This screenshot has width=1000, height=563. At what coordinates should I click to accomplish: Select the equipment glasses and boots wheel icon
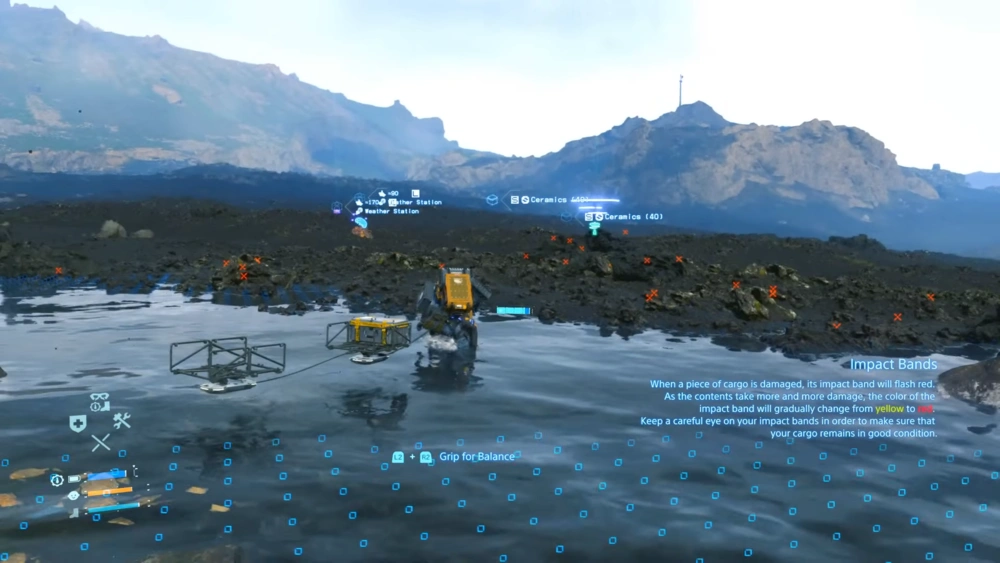coord(100,402)
